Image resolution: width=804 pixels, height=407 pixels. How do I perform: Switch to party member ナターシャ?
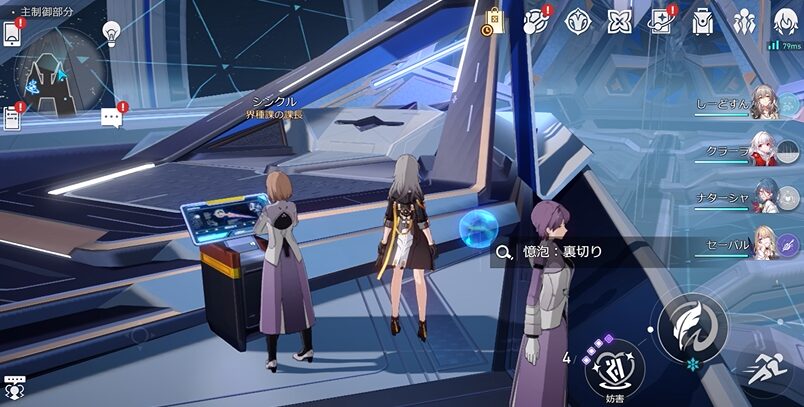coord(764,197)
